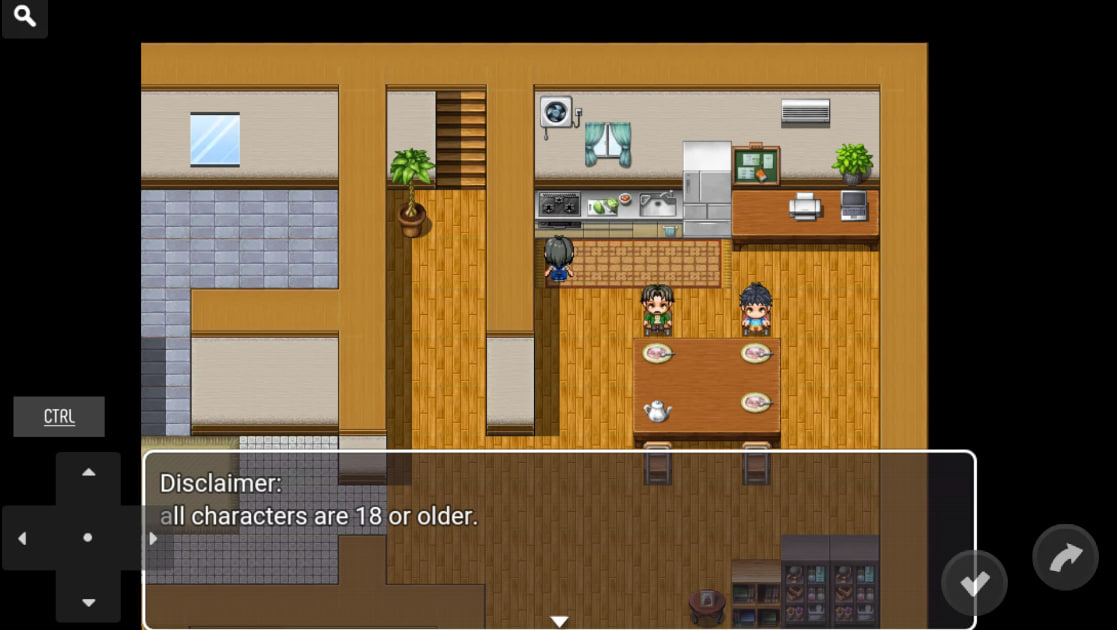The width and height of the screenshot is (1117, 630).
Task: Tap the up arrow on the d-pad
Action: 88,472
